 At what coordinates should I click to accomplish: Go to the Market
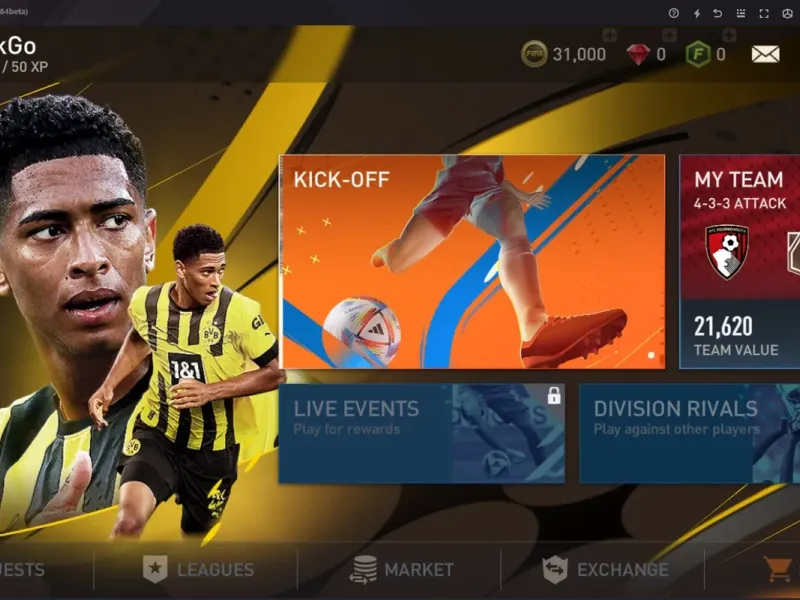point(402,570)
